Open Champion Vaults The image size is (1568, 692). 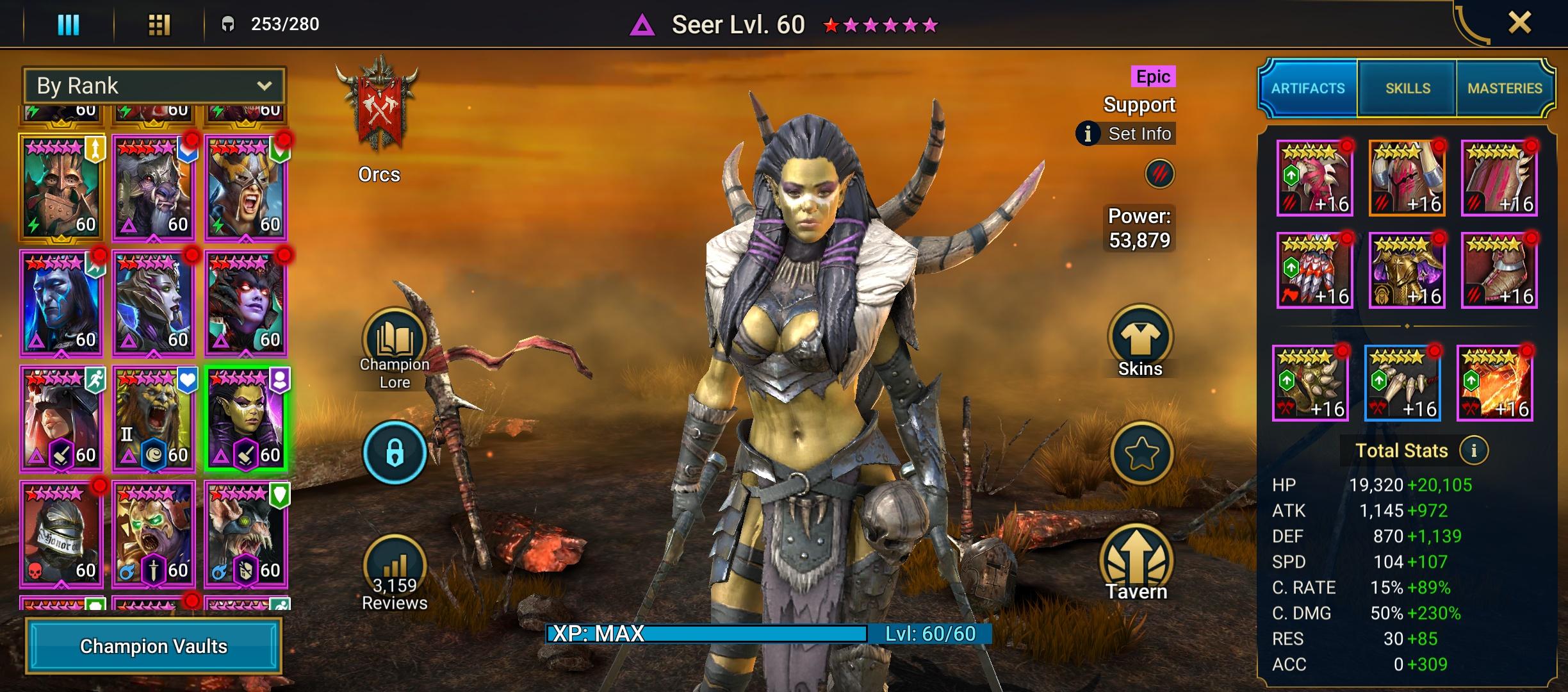tap(154, 646)
